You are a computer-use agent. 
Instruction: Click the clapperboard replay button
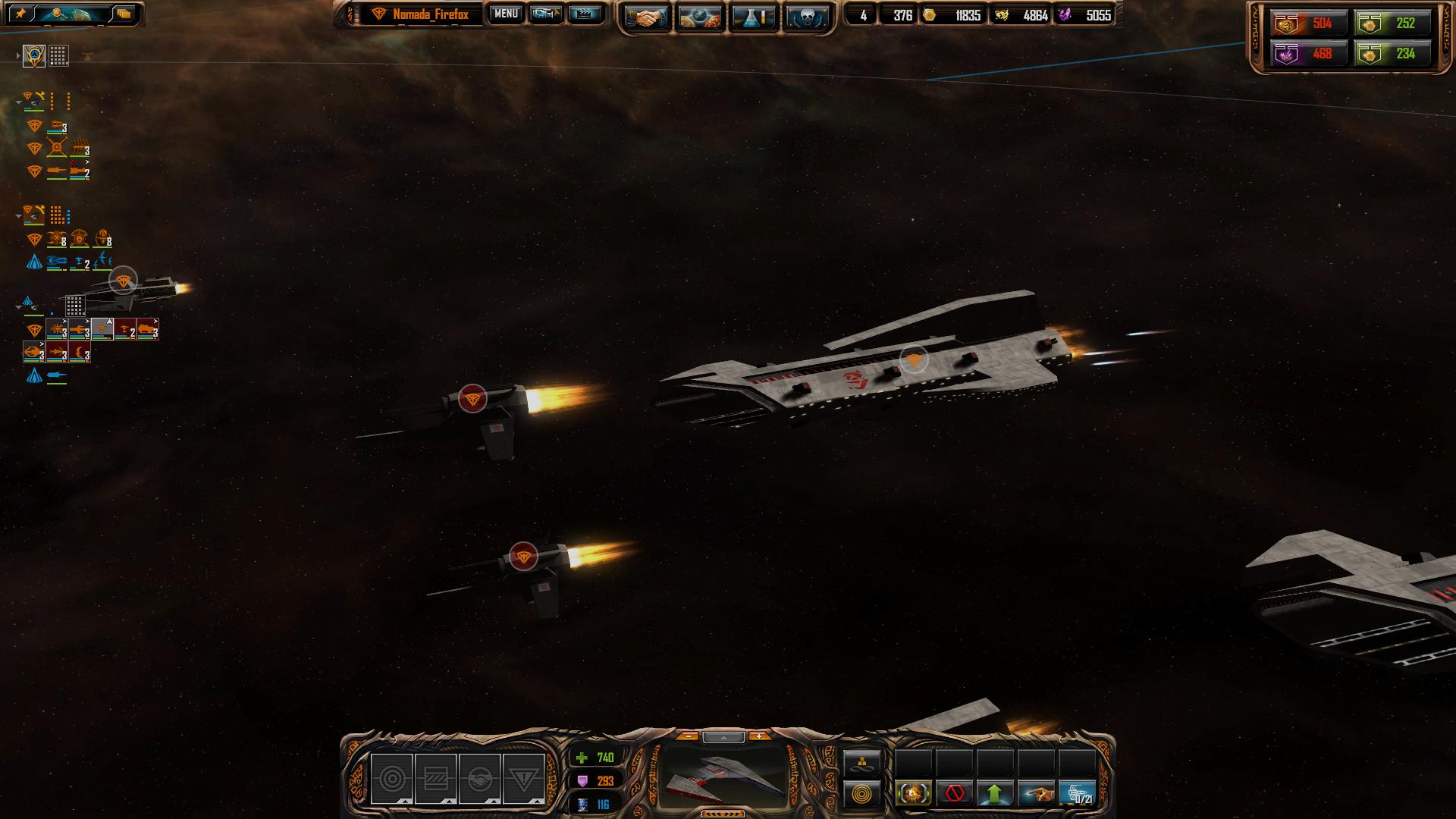pos(584,14)
